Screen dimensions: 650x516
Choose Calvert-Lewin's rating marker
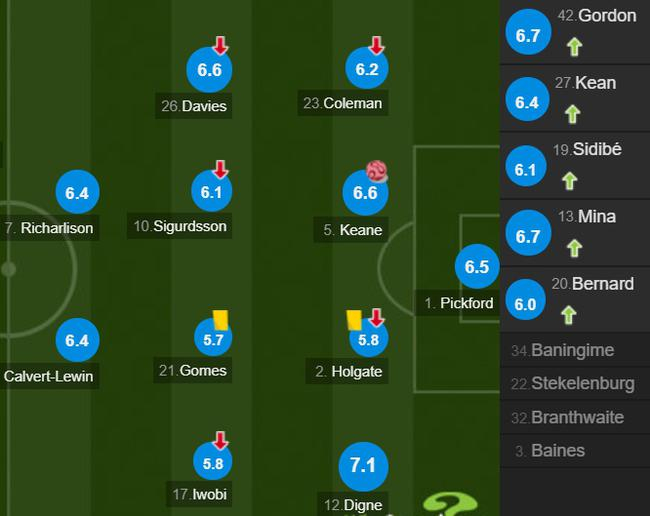coord(77,341)
